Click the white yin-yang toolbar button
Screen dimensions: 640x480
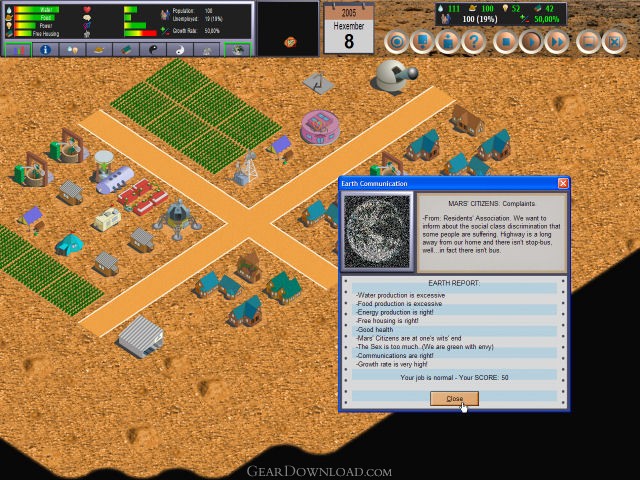click(180, 49)
